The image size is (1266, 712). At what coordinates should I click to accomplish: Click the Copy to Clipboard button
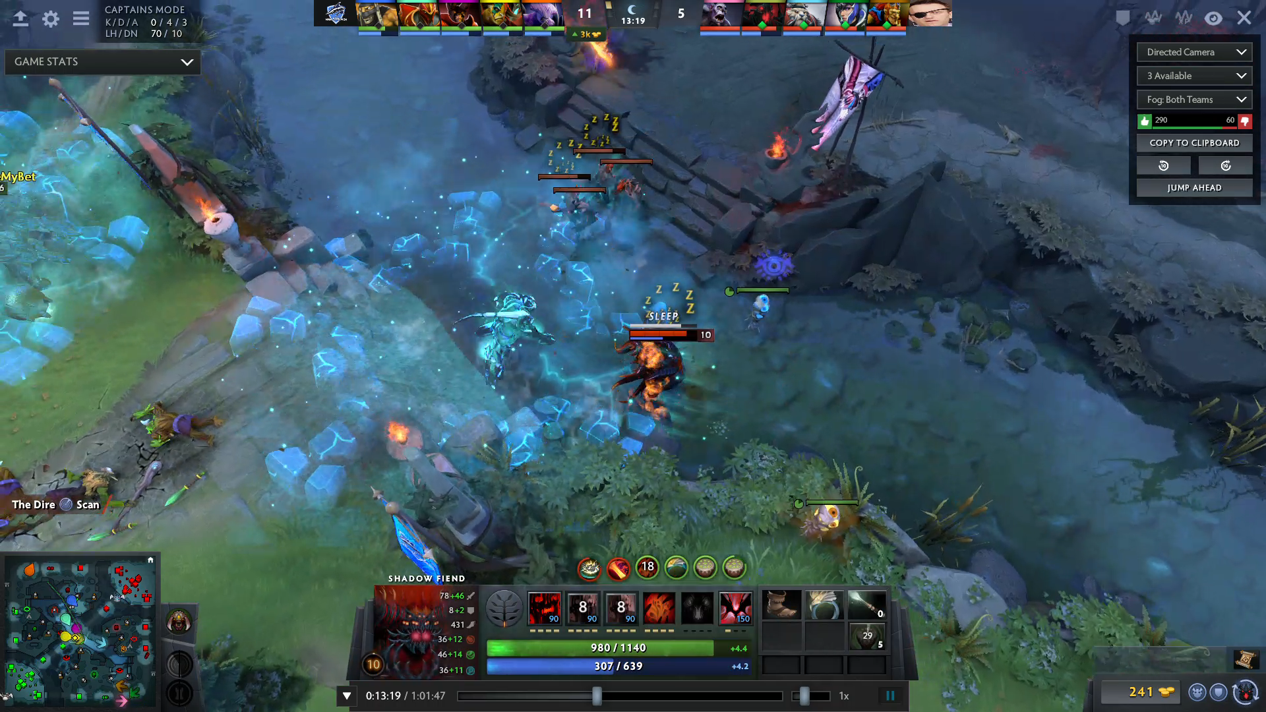(1194, 143)
